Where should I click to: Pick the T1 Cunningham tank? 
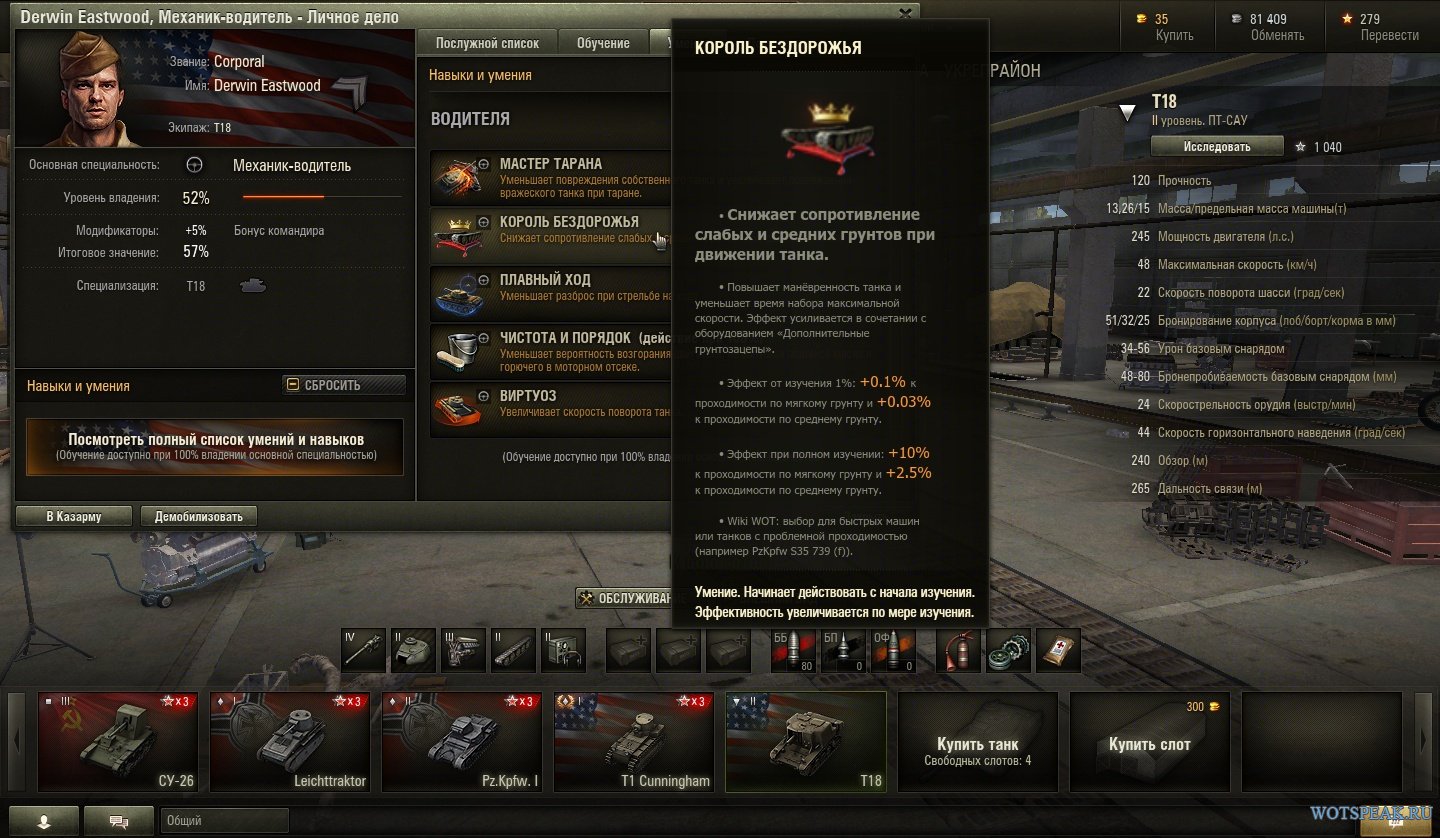(634, 742)
